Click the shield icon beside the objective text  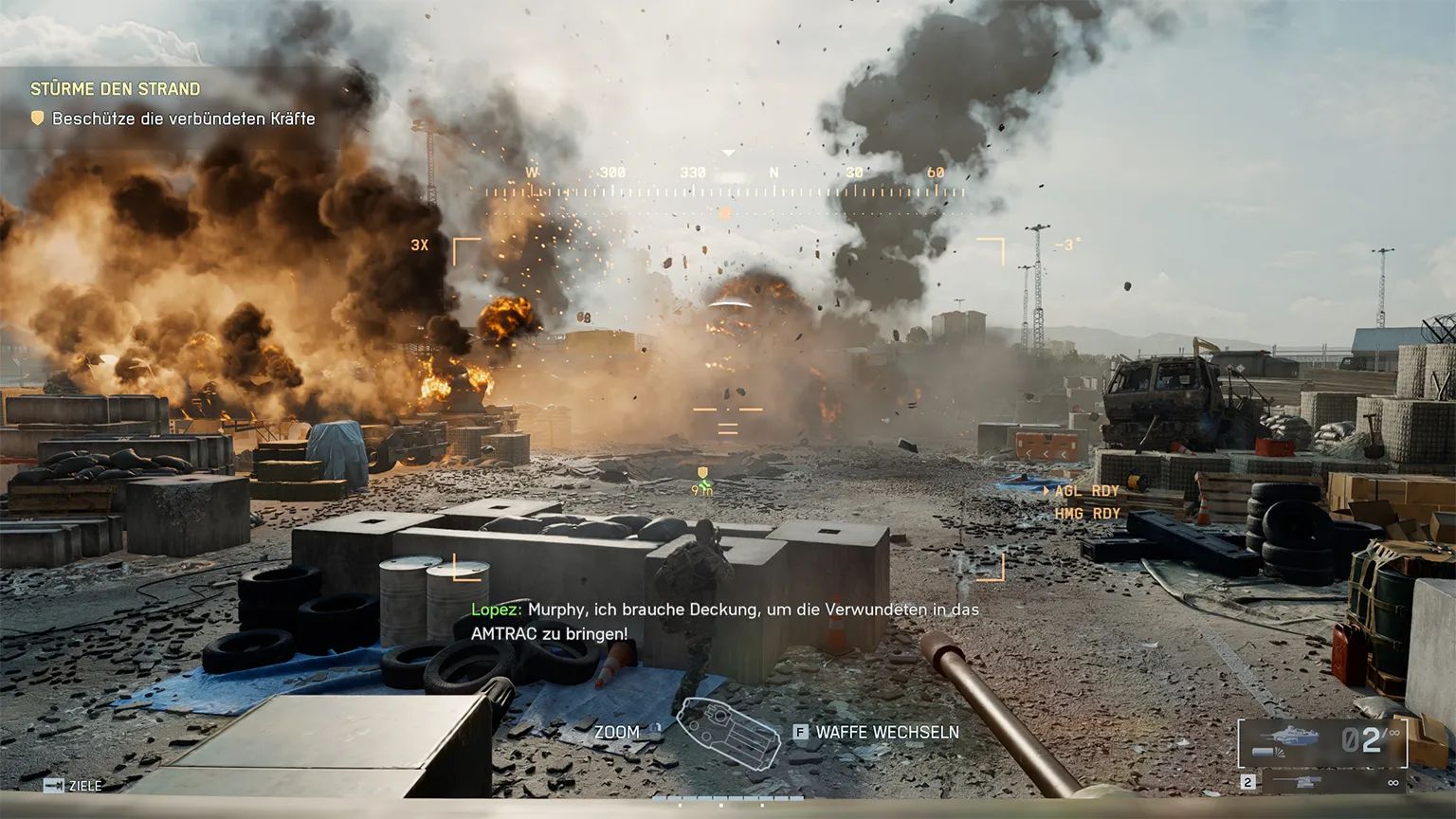pos(35,119)
